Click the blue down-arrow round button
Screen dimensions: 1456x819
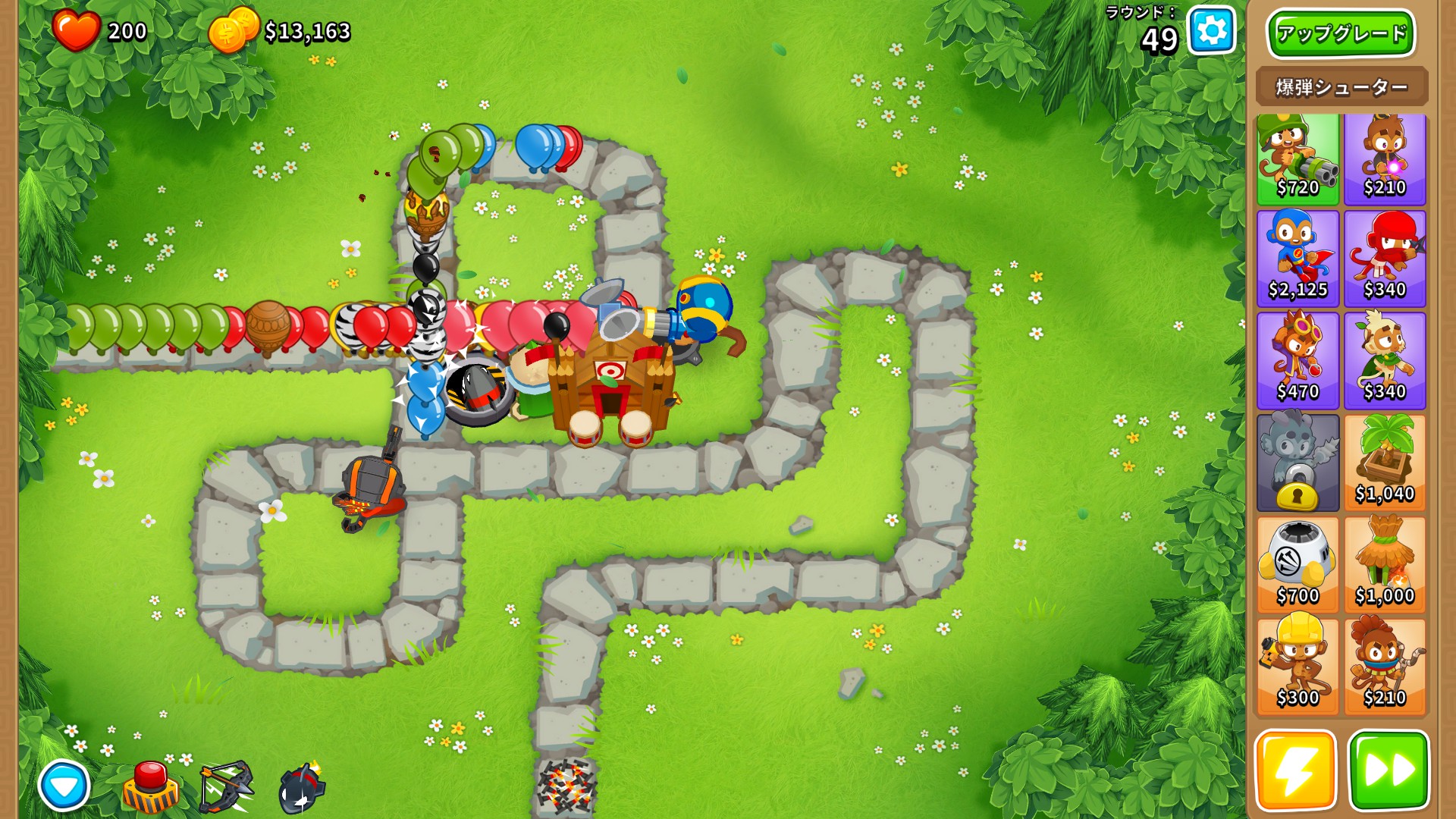point(64,786)
